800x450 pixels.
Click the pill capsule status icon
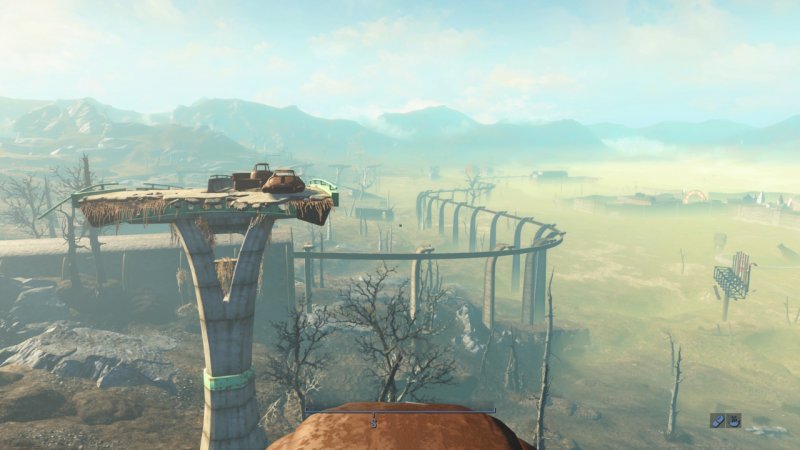coord(718,420)
